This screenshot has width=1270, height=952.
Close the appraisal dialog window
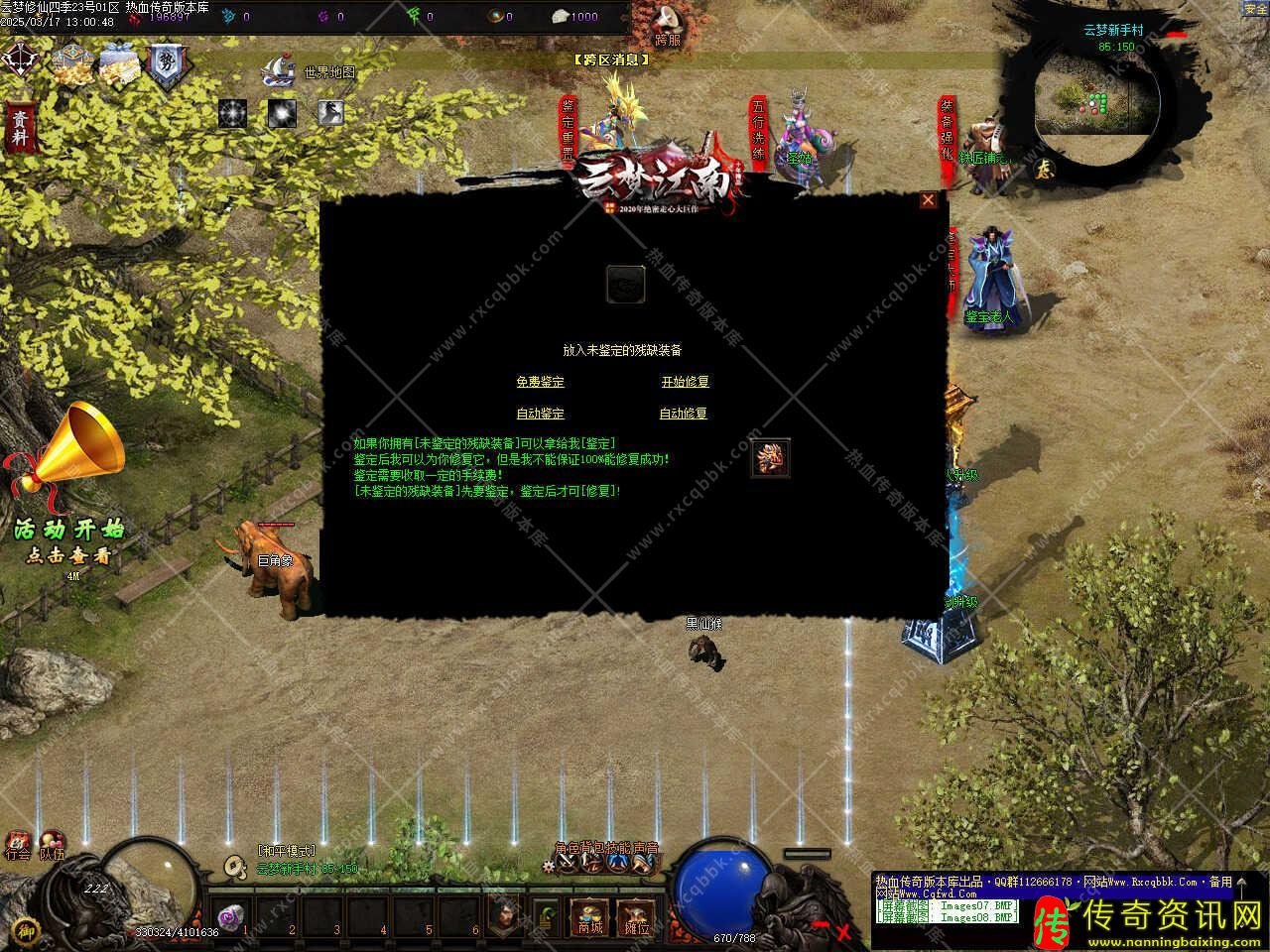tap(928, 200)
